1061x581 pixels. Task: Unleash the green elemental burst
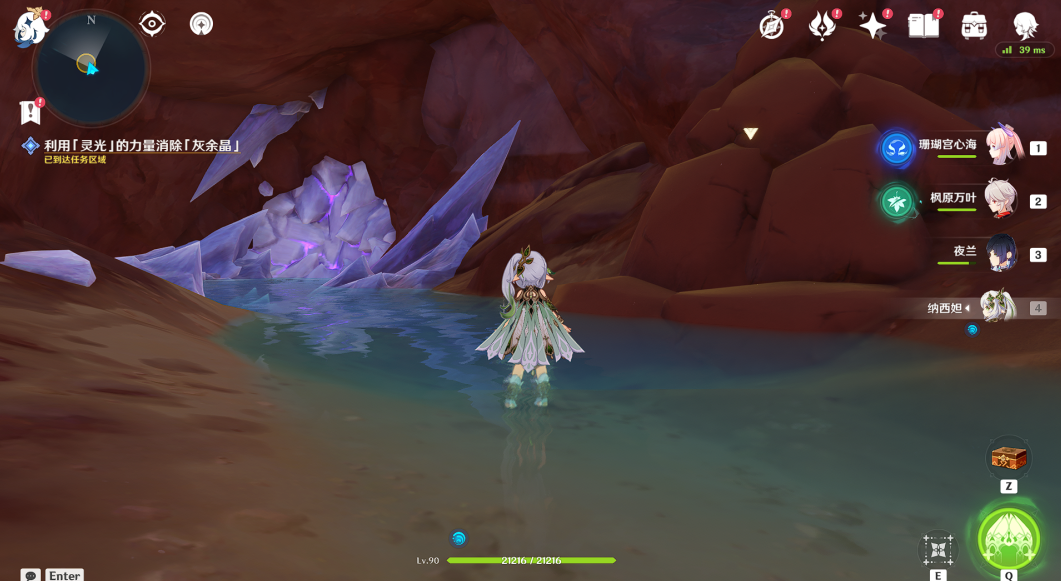tap(1009, 540)
